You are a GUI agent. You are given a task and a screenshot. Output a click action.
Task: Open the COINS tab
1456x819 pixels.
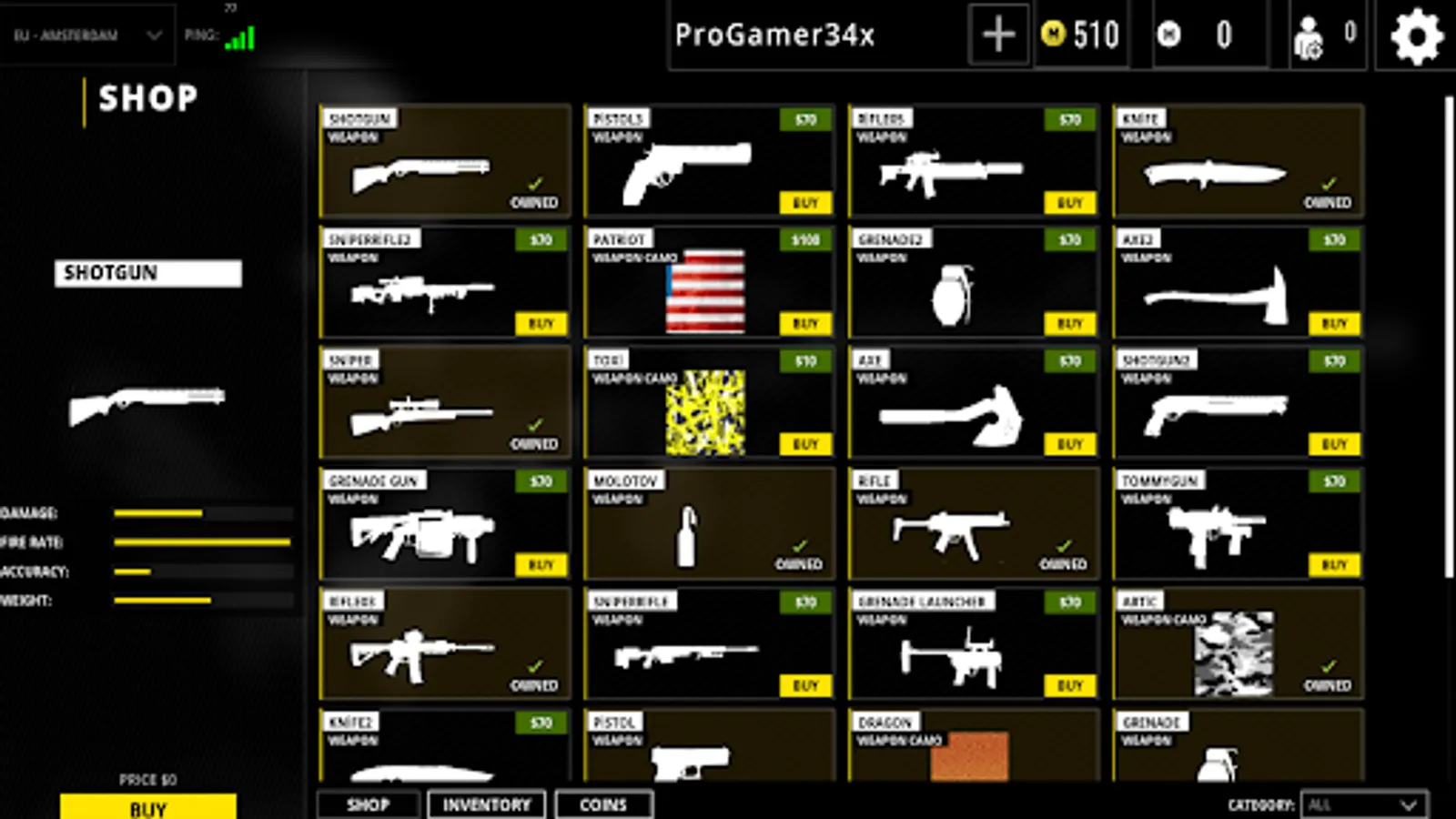604,804
